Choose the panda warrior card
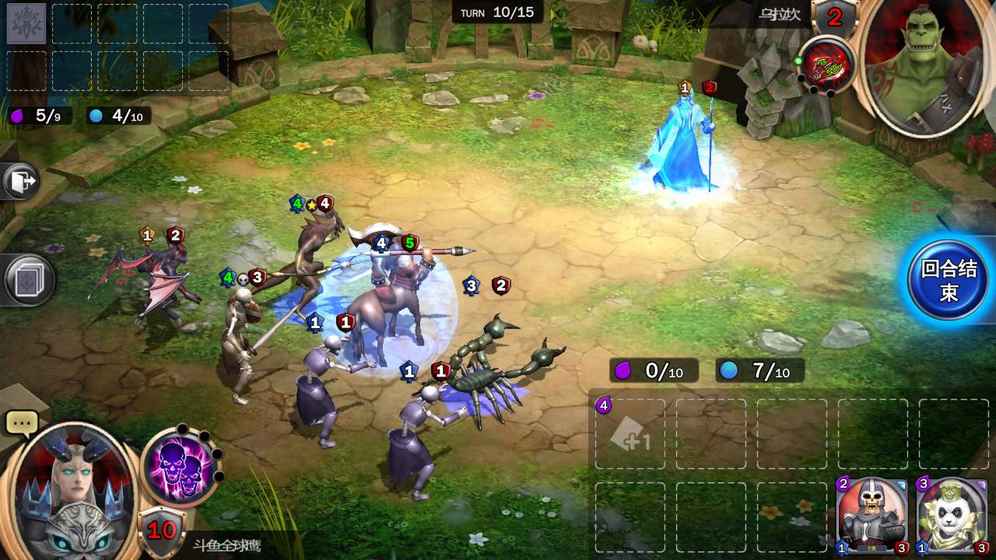This screenshot has height=560, width=996. coord(945,516)
